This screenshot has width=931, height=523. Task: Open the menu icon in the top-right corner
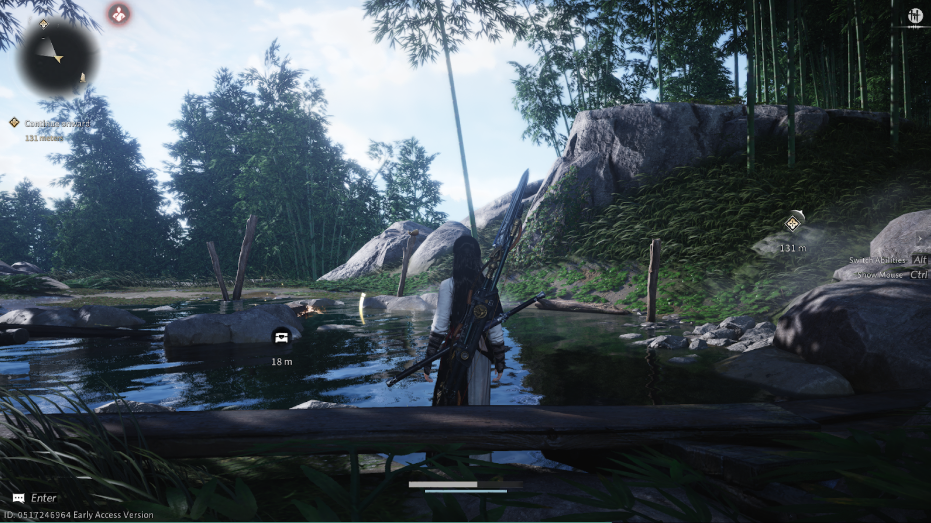914,16
